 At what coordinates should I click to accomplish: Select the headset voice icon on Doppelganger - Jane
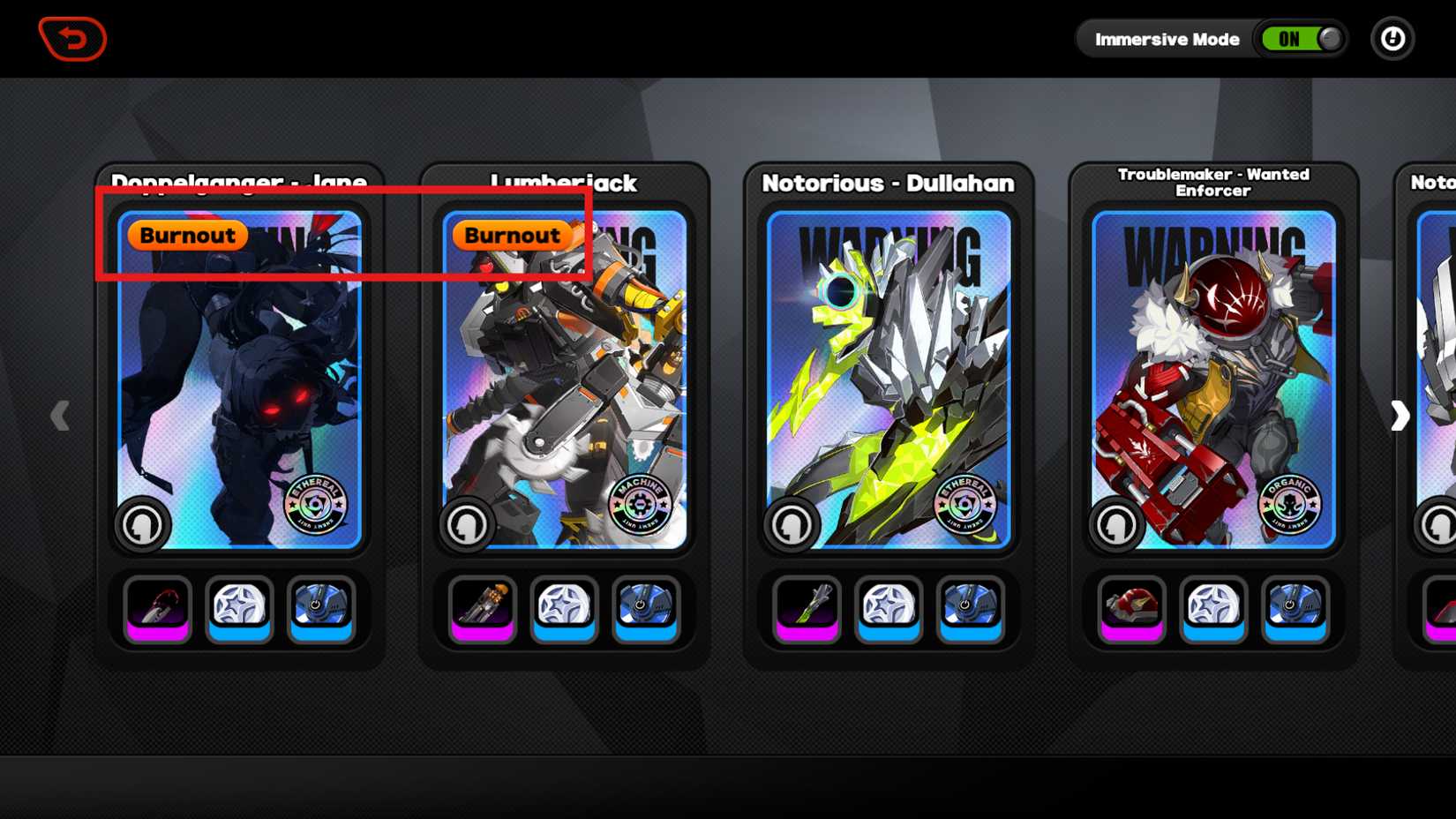(142, 524)
